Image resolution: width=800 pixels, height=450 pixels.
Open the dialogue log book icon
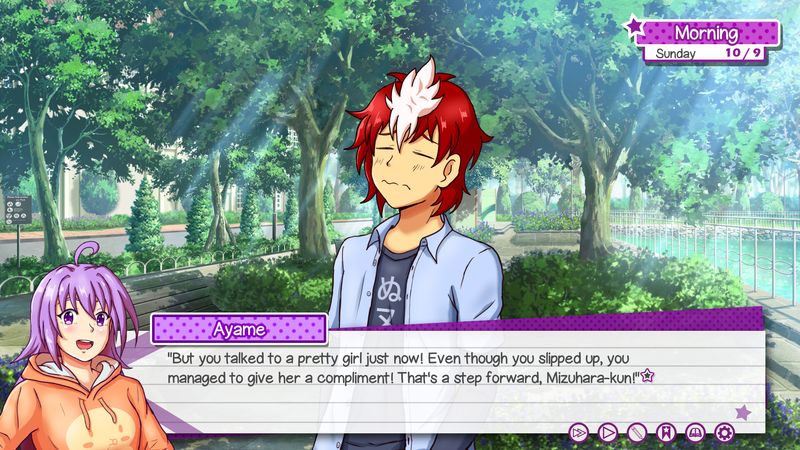tap(695, 432)
